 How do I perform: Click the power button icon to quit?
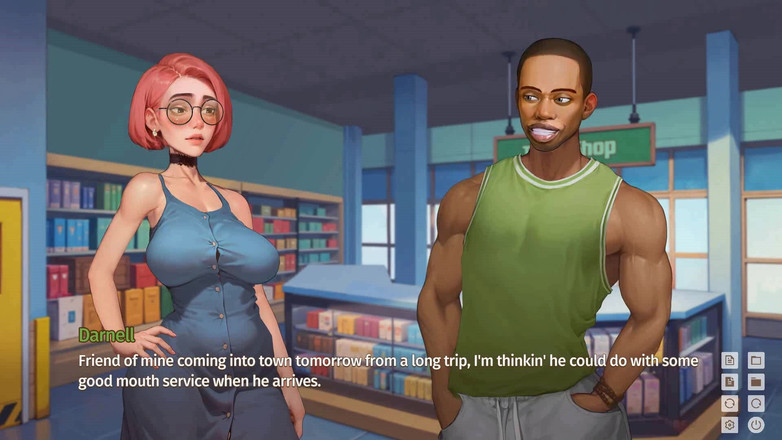756,424
